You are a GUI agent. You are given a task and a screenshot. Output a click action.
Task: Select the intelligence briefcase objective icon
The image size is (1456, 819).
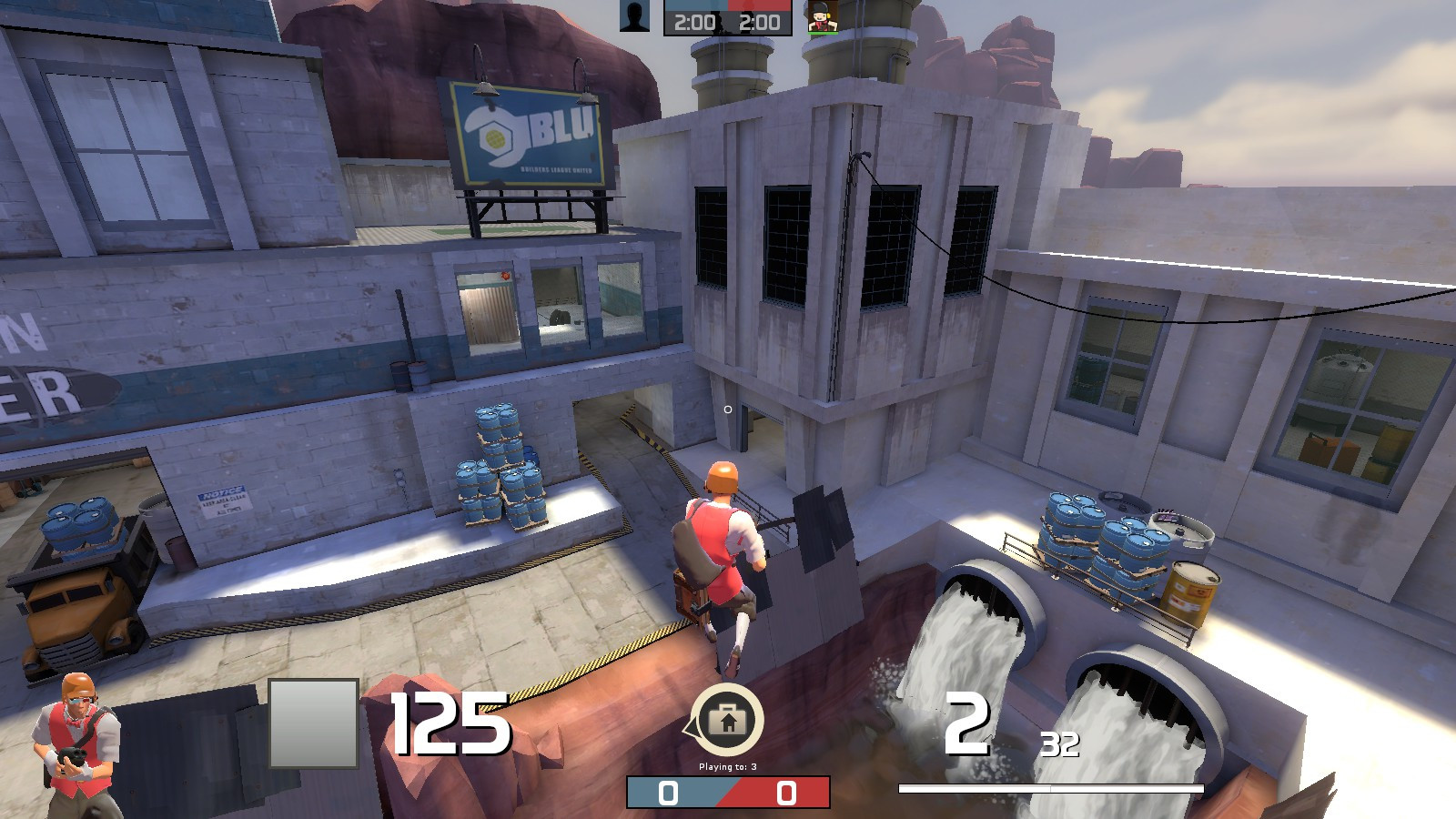727,721
